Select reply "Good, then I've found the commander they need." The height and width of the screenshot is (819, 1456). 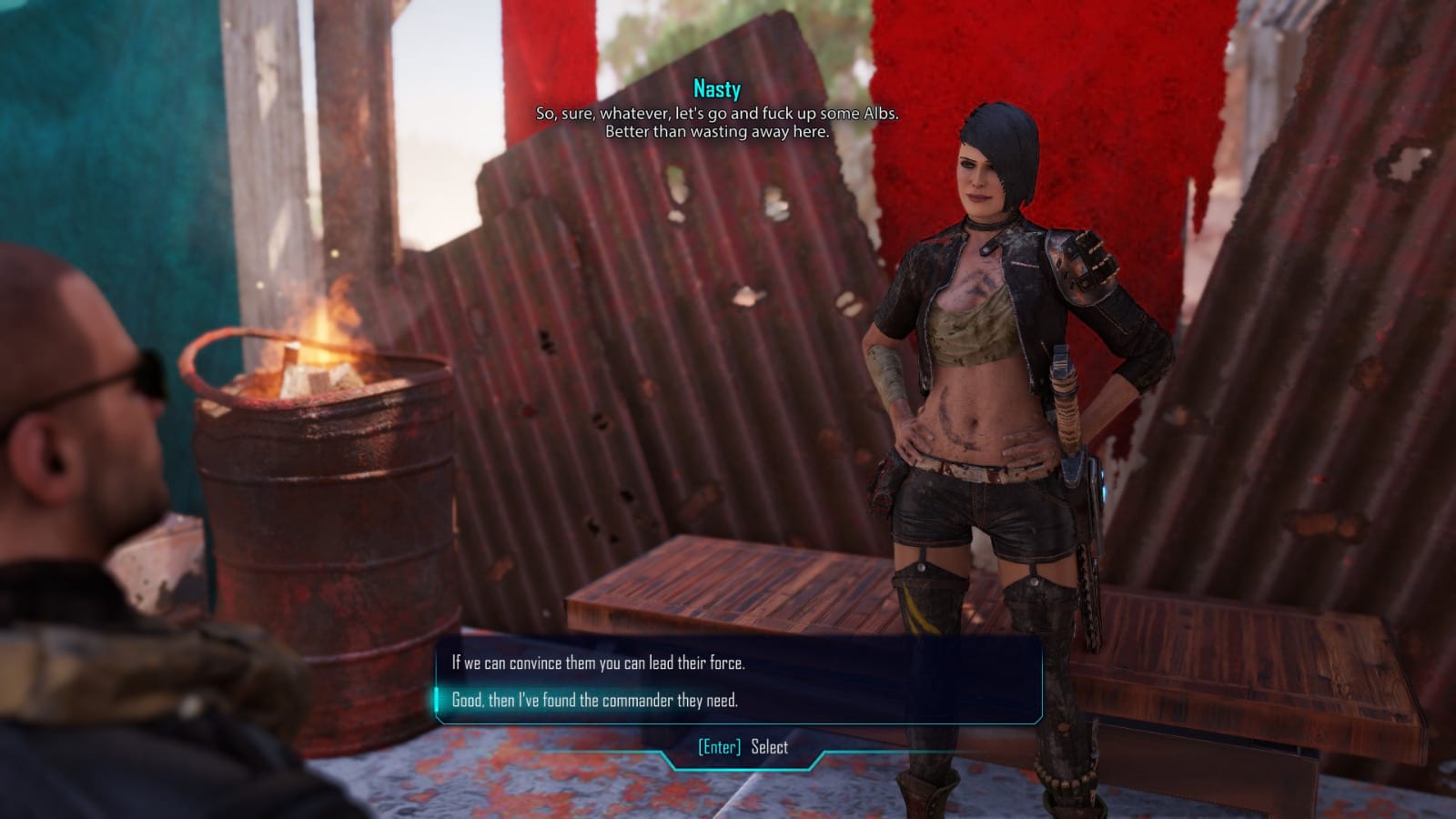(594, 700)
